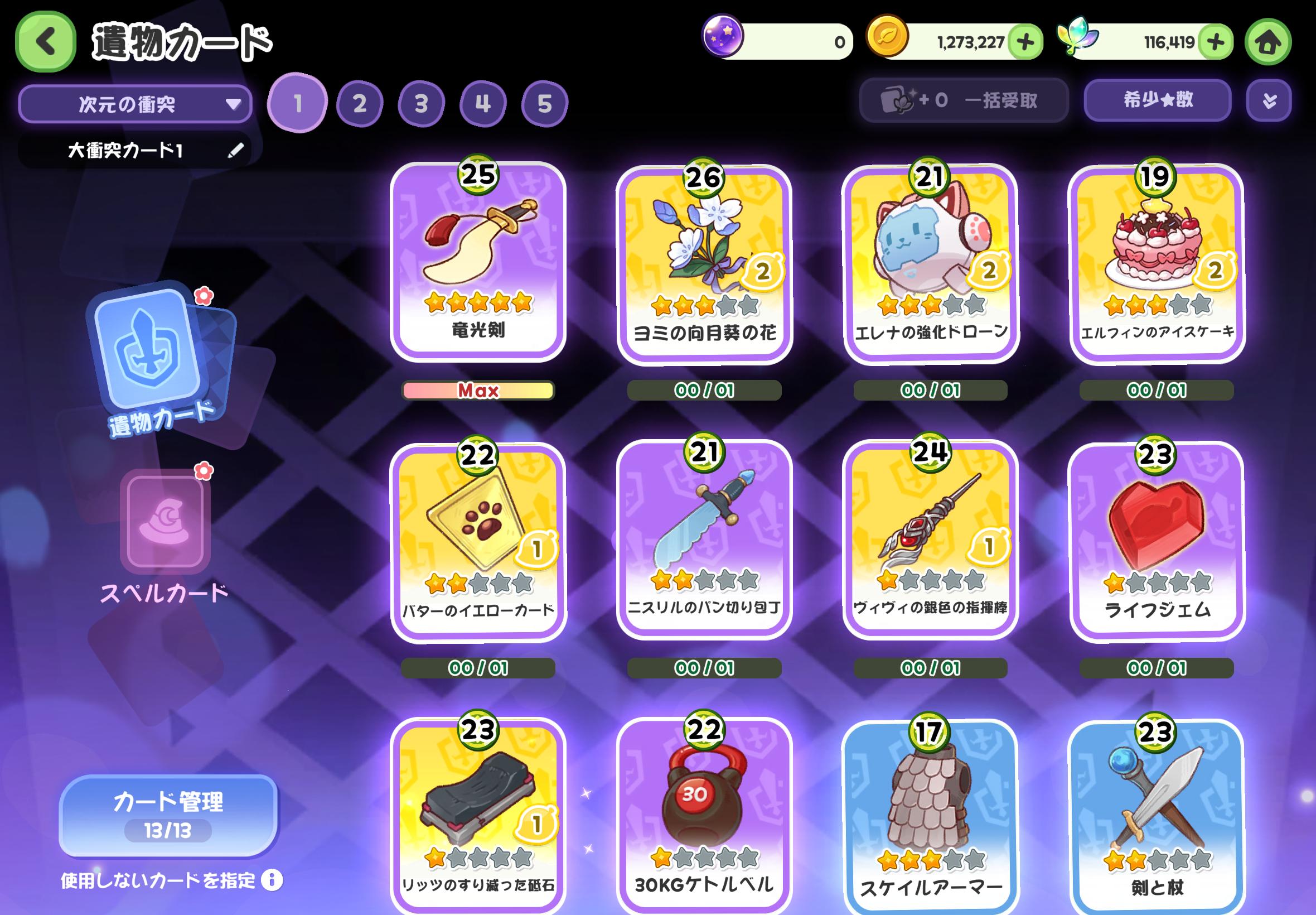Change sorting via 希少★数 button
Screen dimensions: 1316x915
1157,100
